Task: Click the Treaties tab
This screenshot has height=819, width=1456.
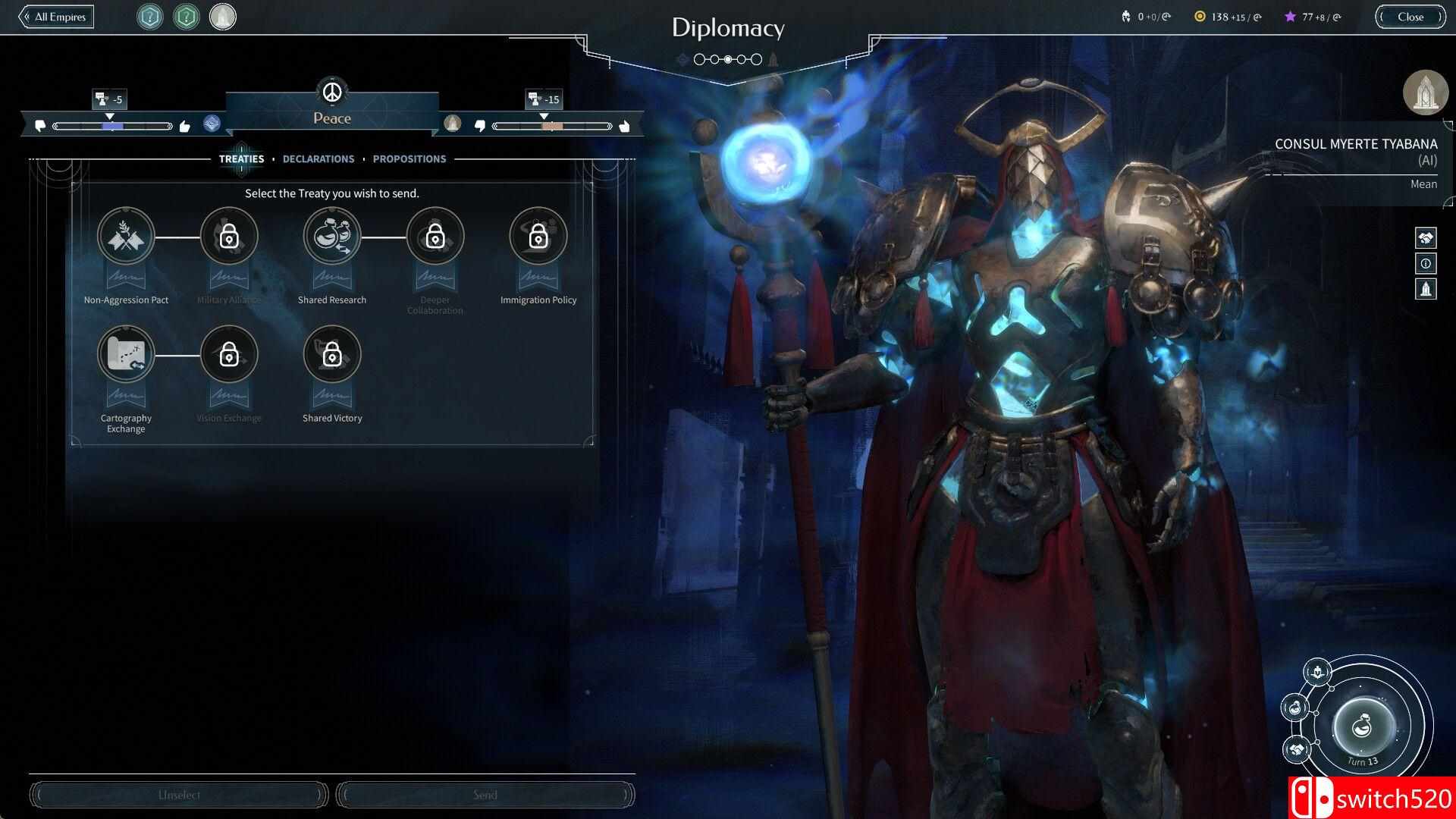Action: point(242,158)
